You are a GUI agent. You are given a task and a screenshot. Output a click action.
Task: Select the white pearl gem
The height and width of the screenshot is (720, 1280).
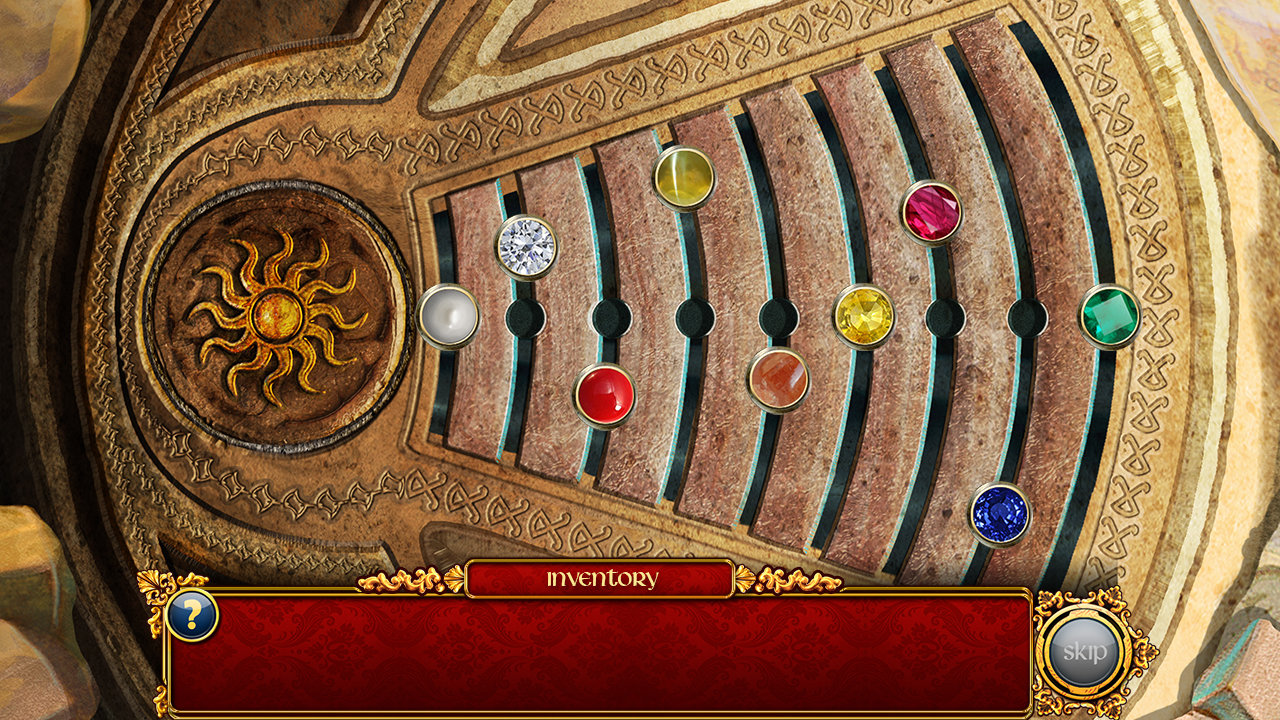point(448,316)
